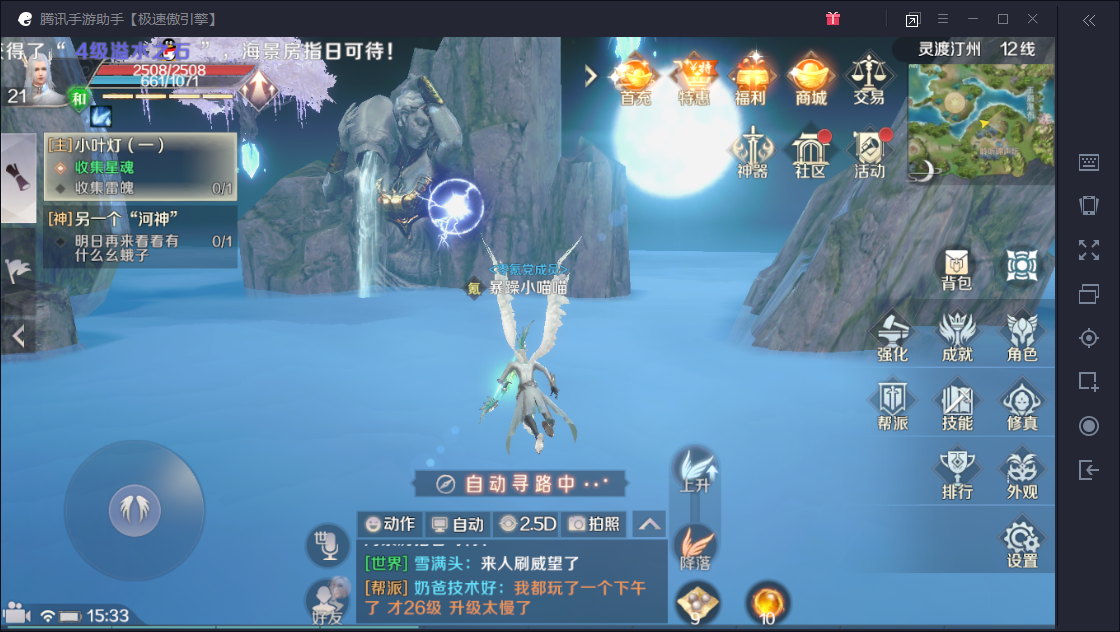Open the 首充 first-recharge menu

(635, 78)
